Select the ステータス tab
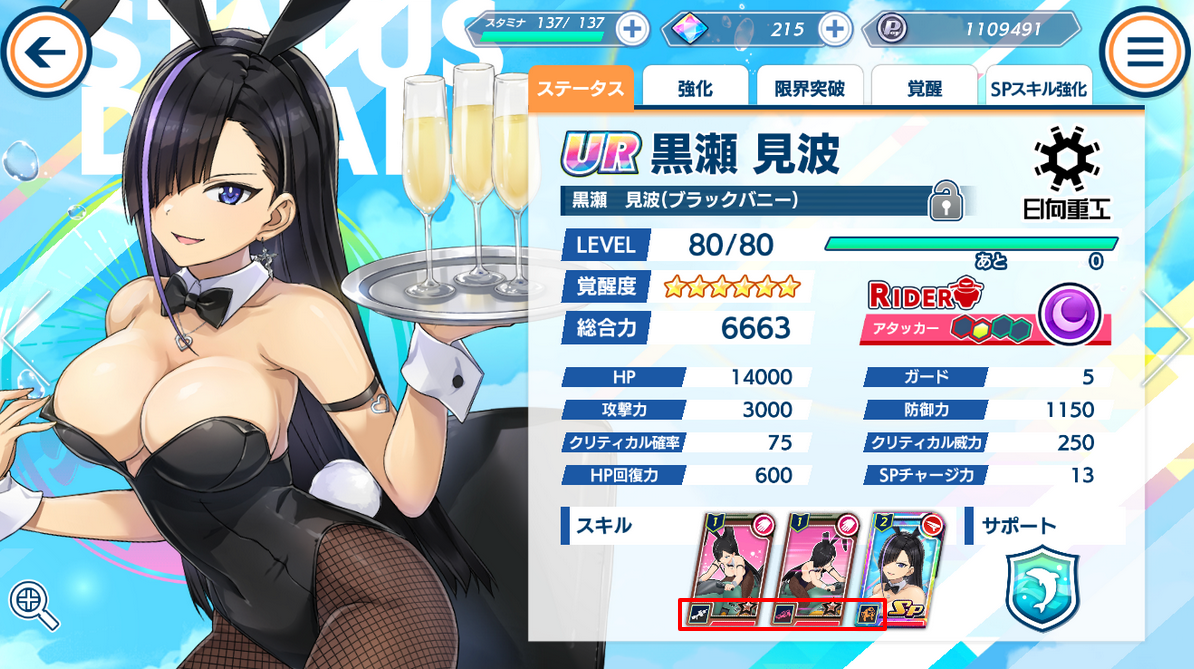The width and height of the screenshot is (1194, 669). 581,88
